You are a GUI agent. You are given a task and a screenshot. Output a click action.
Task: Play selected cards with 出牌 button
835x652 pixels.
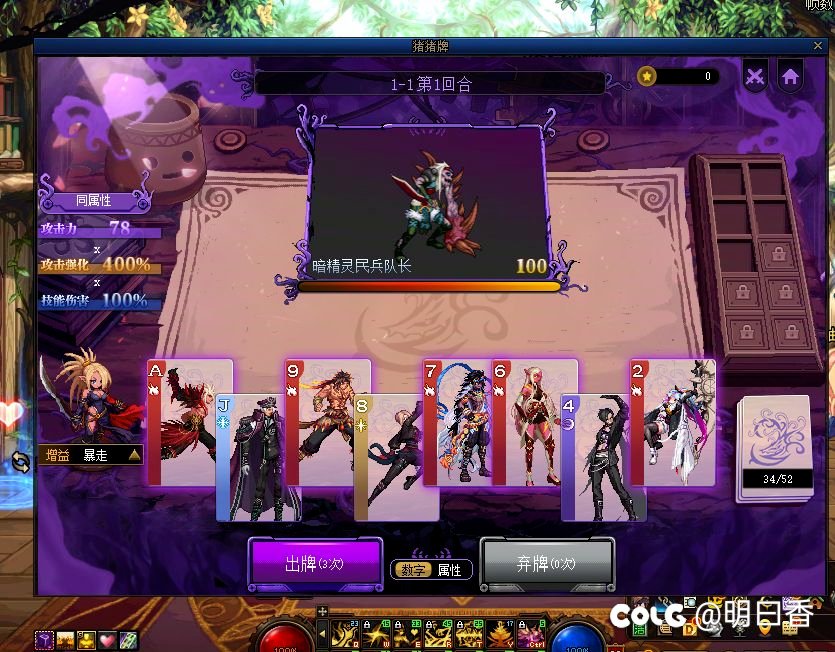315,564
